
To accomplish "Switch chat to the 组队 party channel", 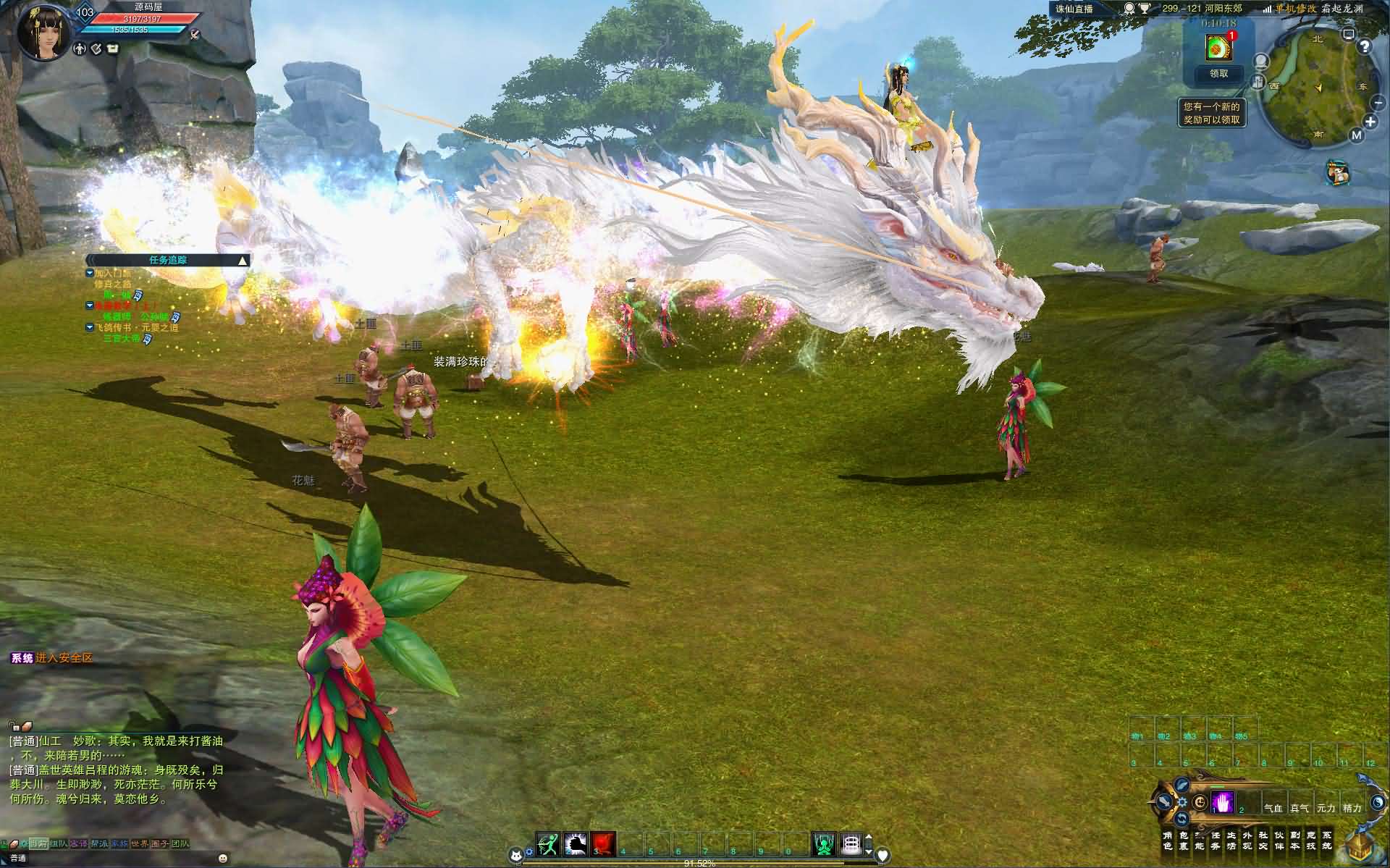I will (x=59, y=843).
